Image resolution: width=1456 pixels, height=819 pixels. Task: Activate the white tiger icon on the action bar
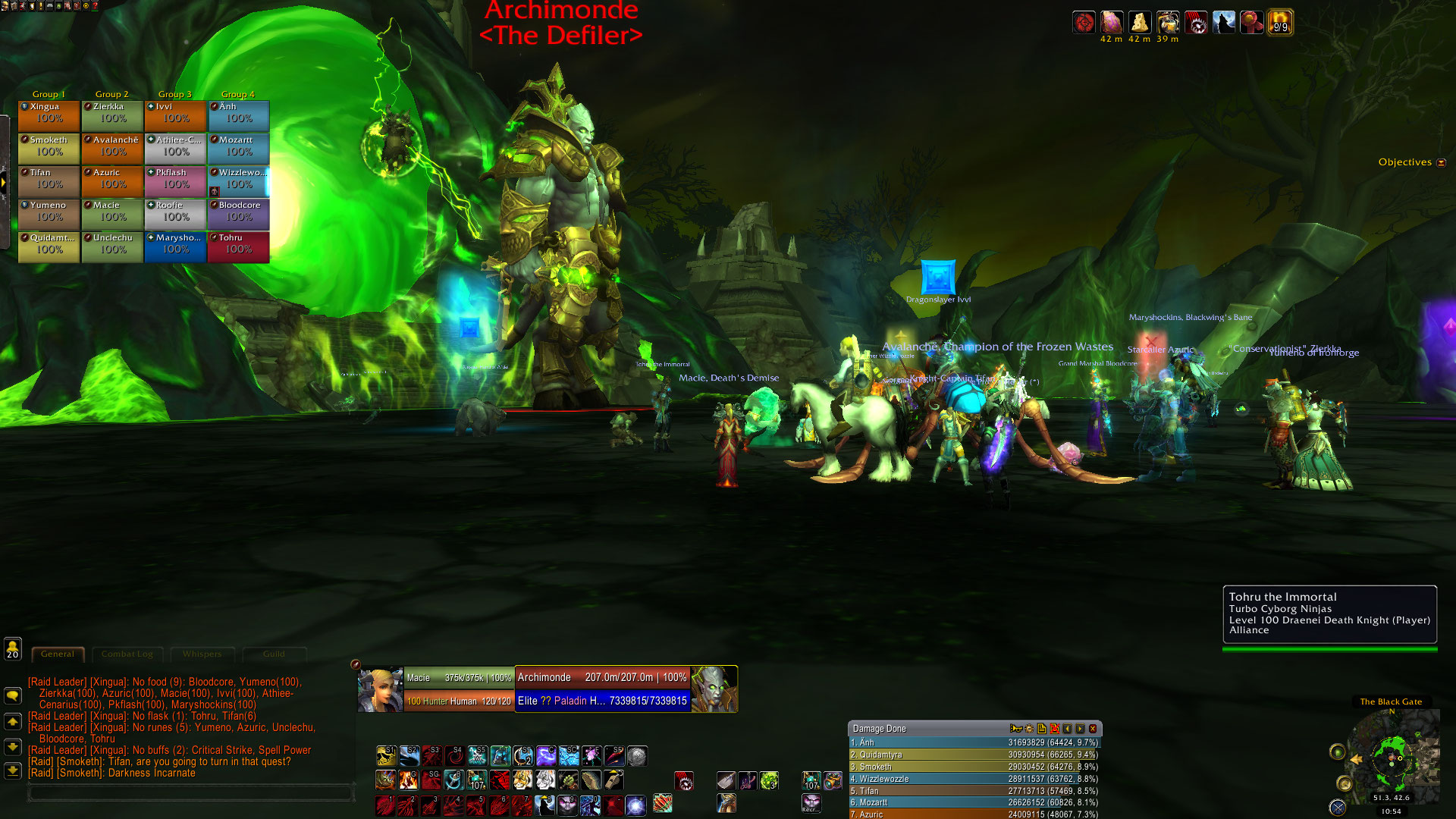coord(545,780)
